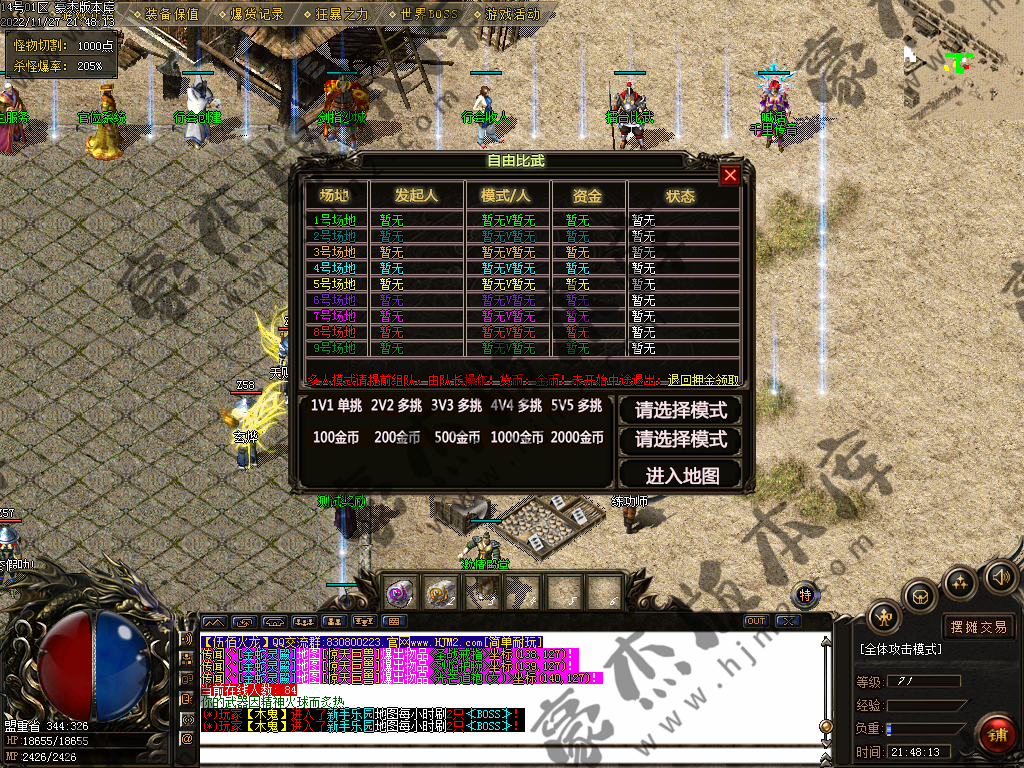
Task: Open the 世界BOSS menu
Action: coord(427,14)
